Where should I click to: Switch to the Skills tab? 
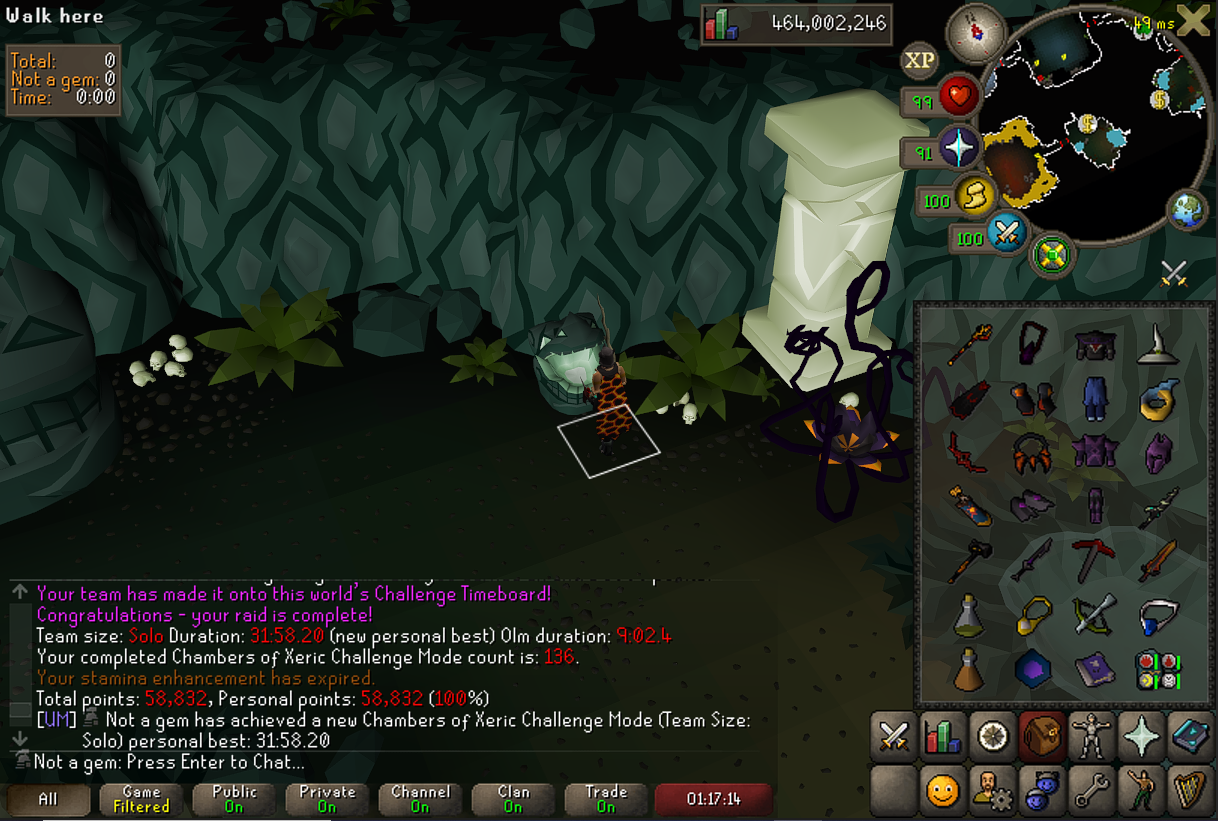[x=941, y=737]
